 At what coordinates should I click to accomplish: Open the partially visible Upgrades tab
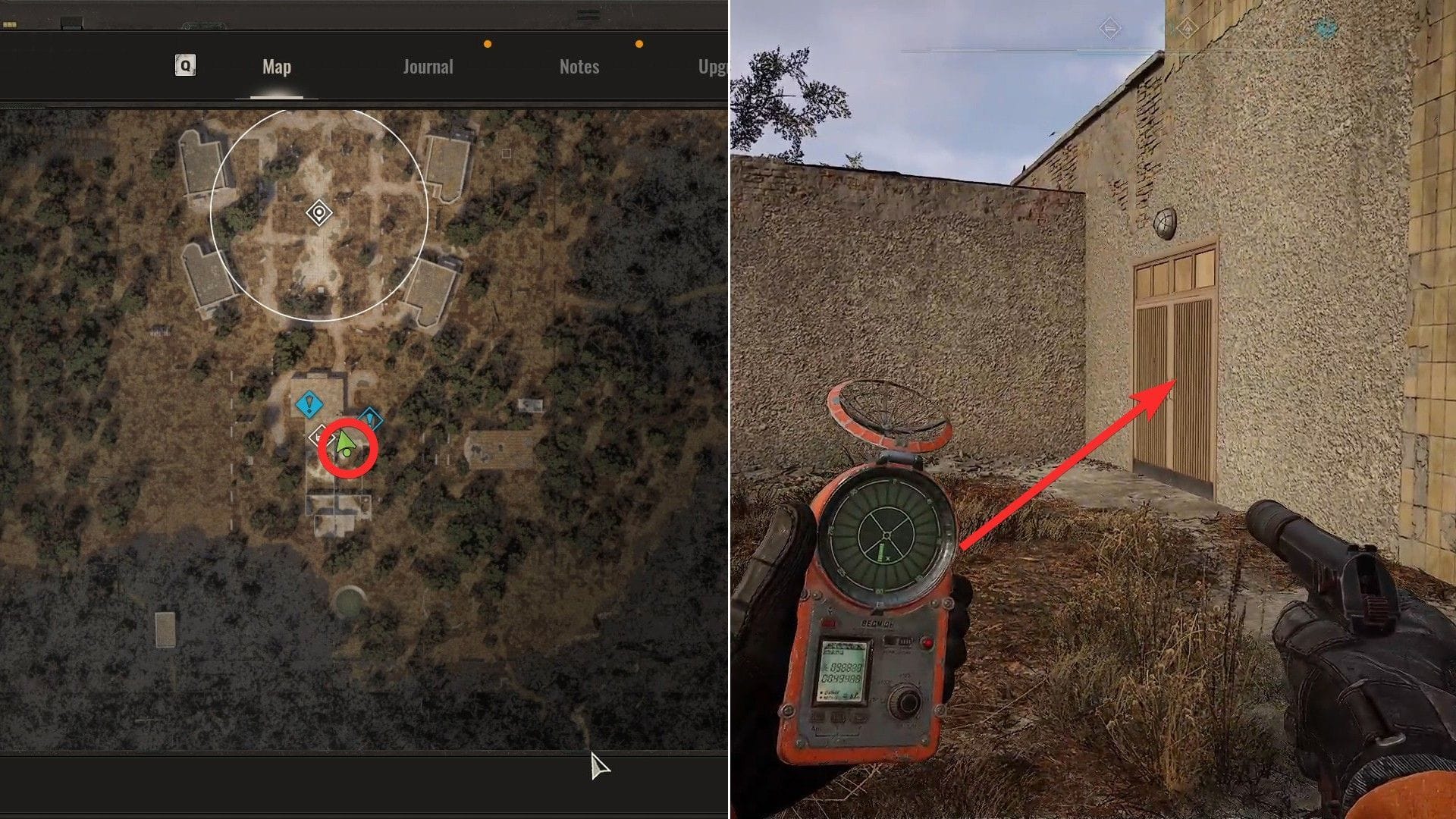713,66
